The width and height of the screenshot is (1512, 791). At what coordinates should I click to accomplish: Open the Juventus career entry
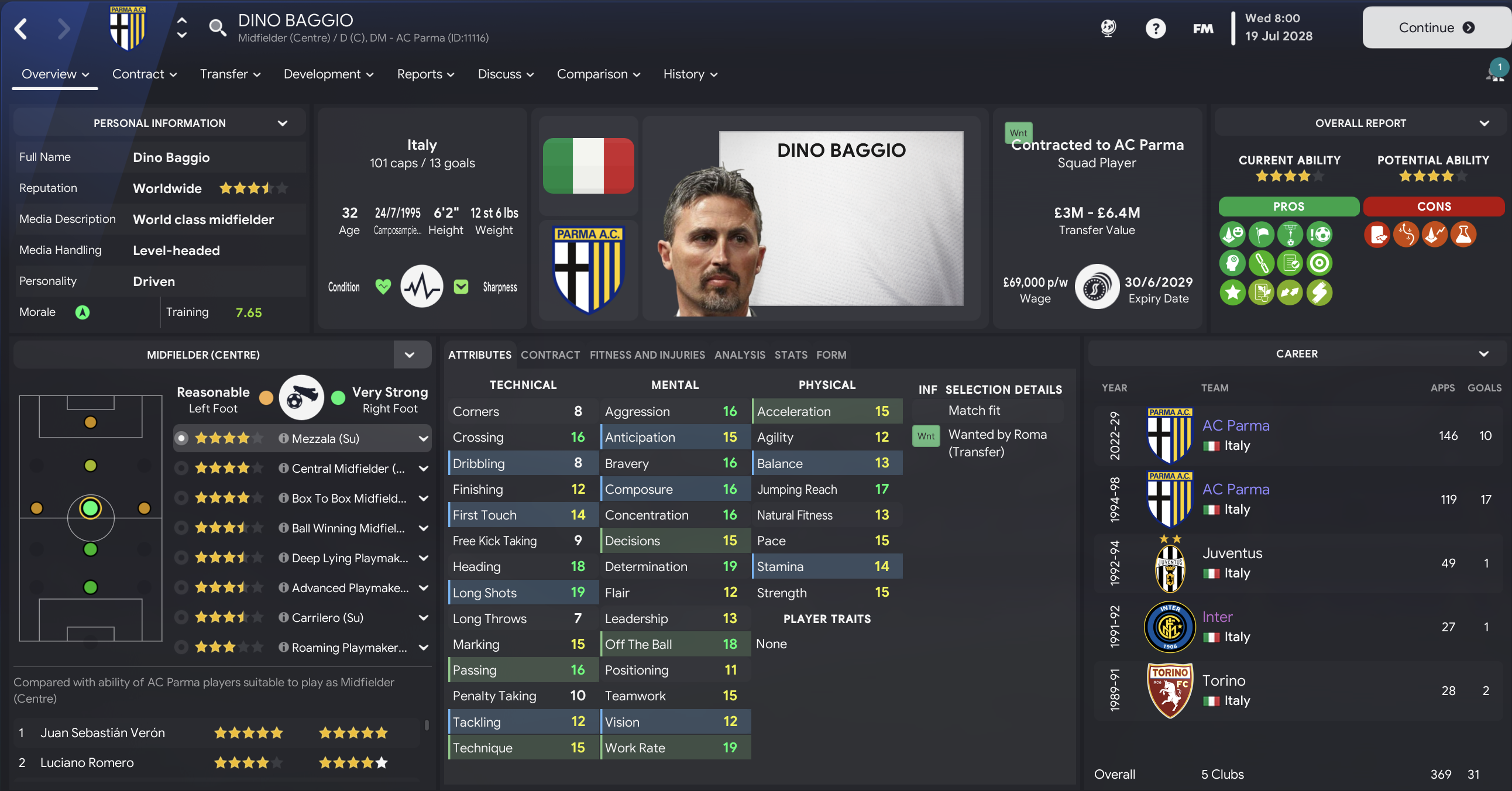1232,553
